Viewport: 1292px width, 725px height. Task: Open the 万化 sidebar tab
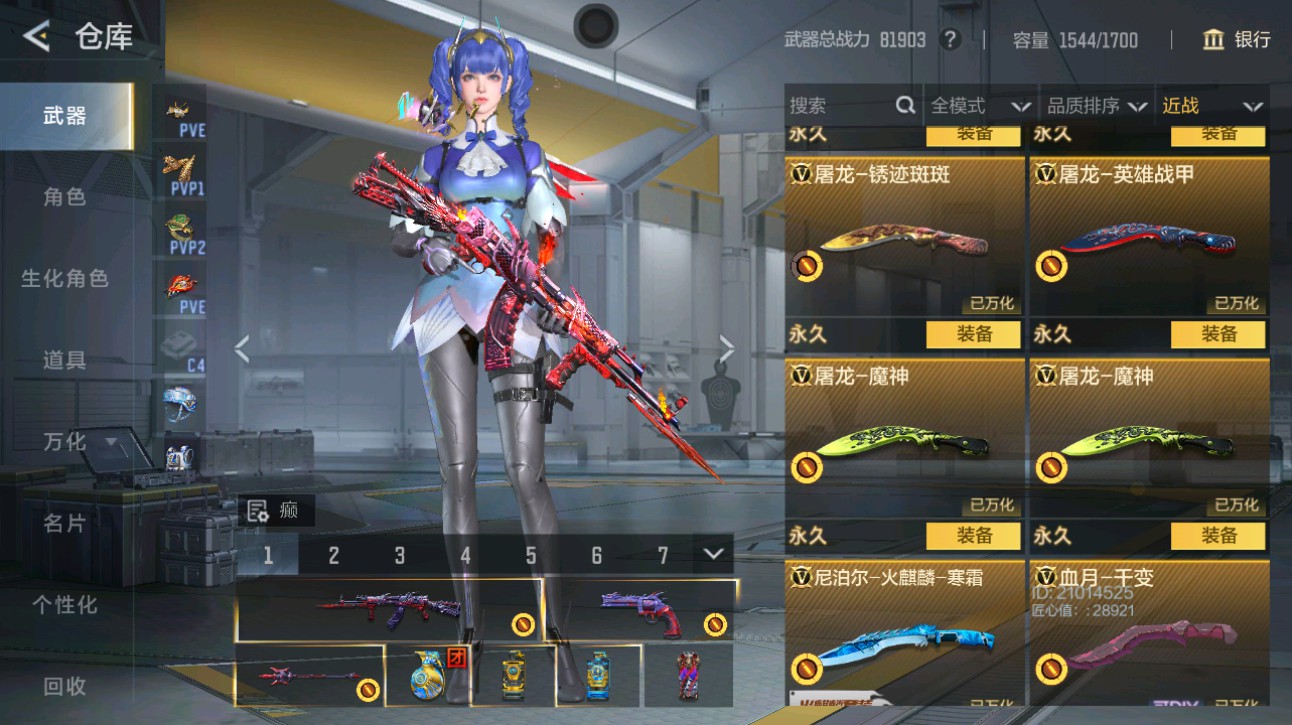[x=63, y=441]
